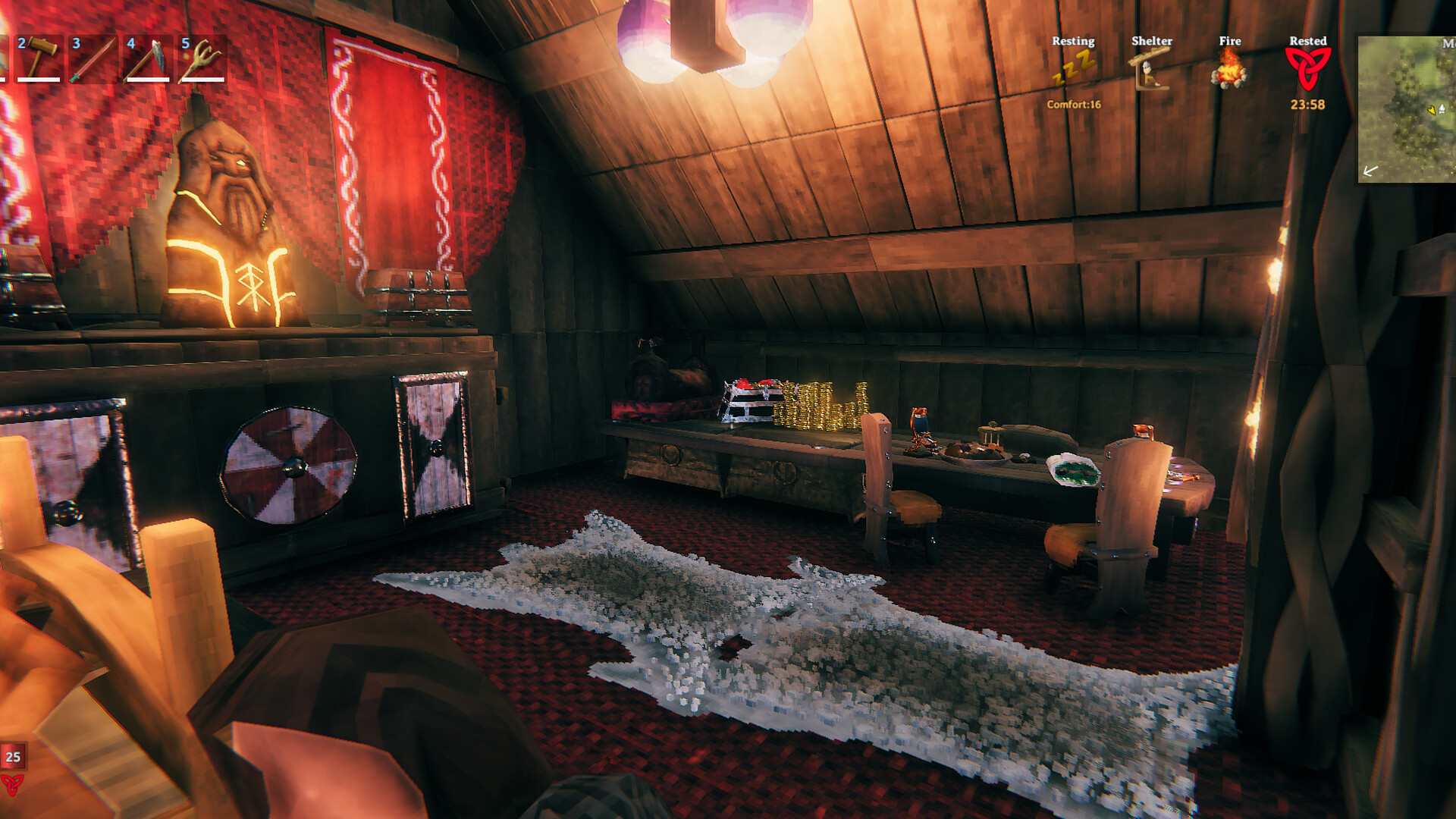
Task: Click the Comfort:16 label
Action: tap(1074, 105)
